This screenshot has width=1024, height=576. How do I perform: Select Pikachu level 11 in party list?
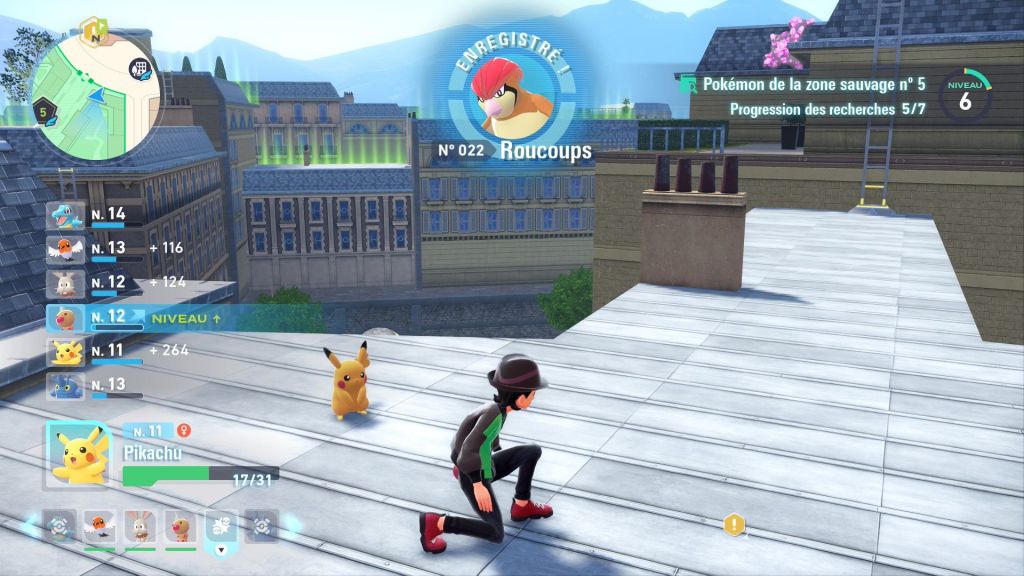[66, 352]
